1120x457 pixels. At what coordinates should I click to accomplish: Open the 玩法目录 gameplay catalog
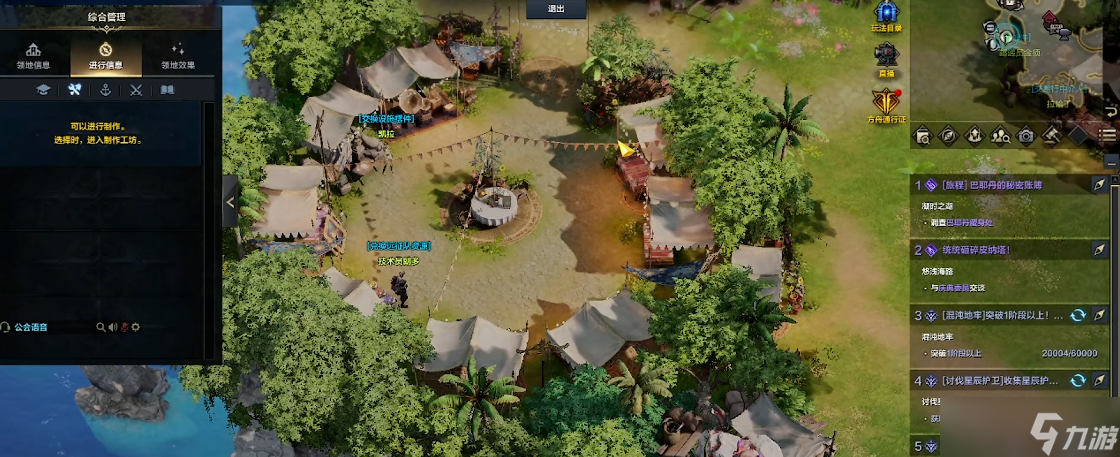pos(886,15)
